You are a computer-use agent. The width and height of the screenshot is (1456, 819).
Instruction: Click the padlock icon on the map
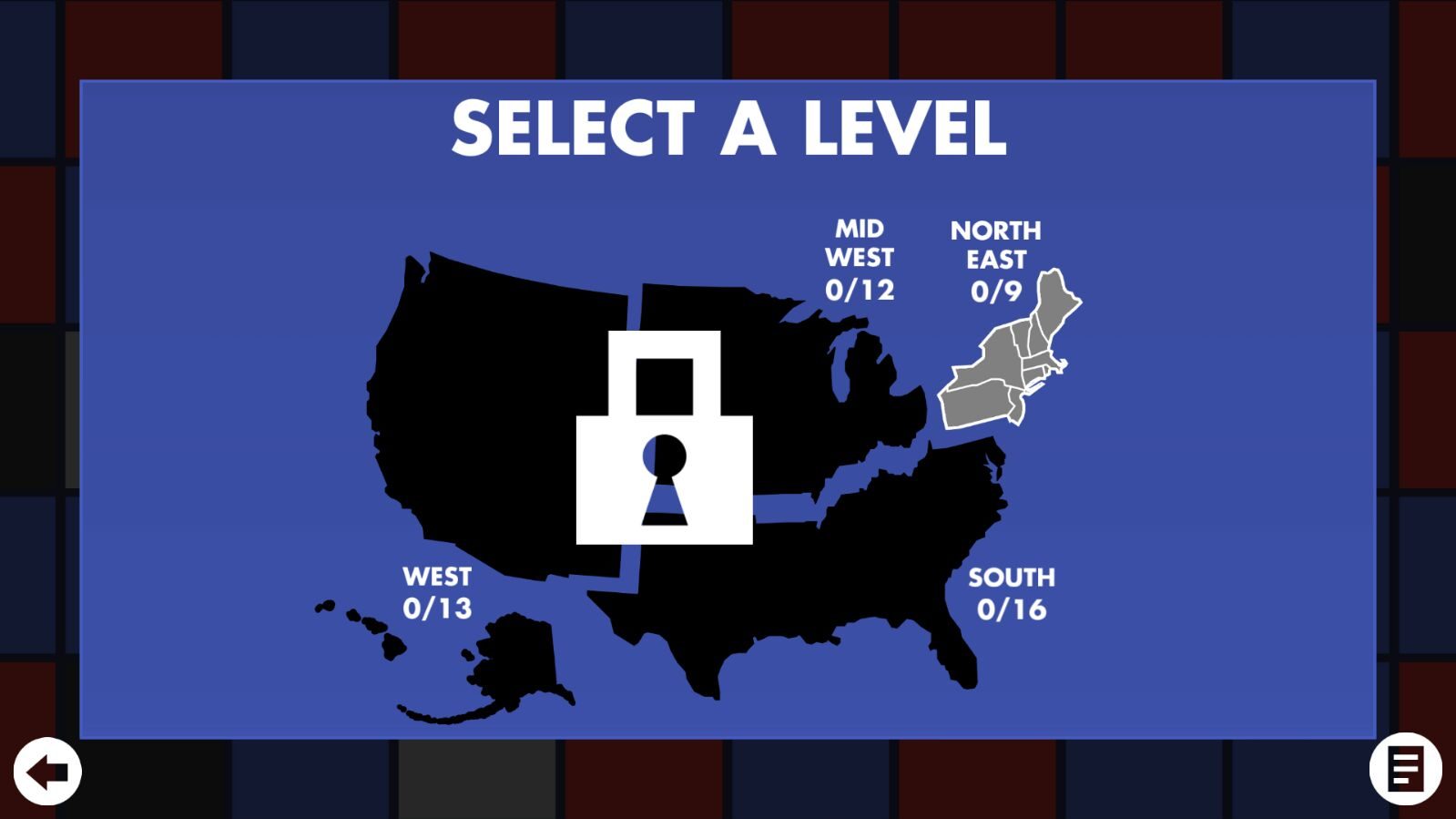point(665,437)
